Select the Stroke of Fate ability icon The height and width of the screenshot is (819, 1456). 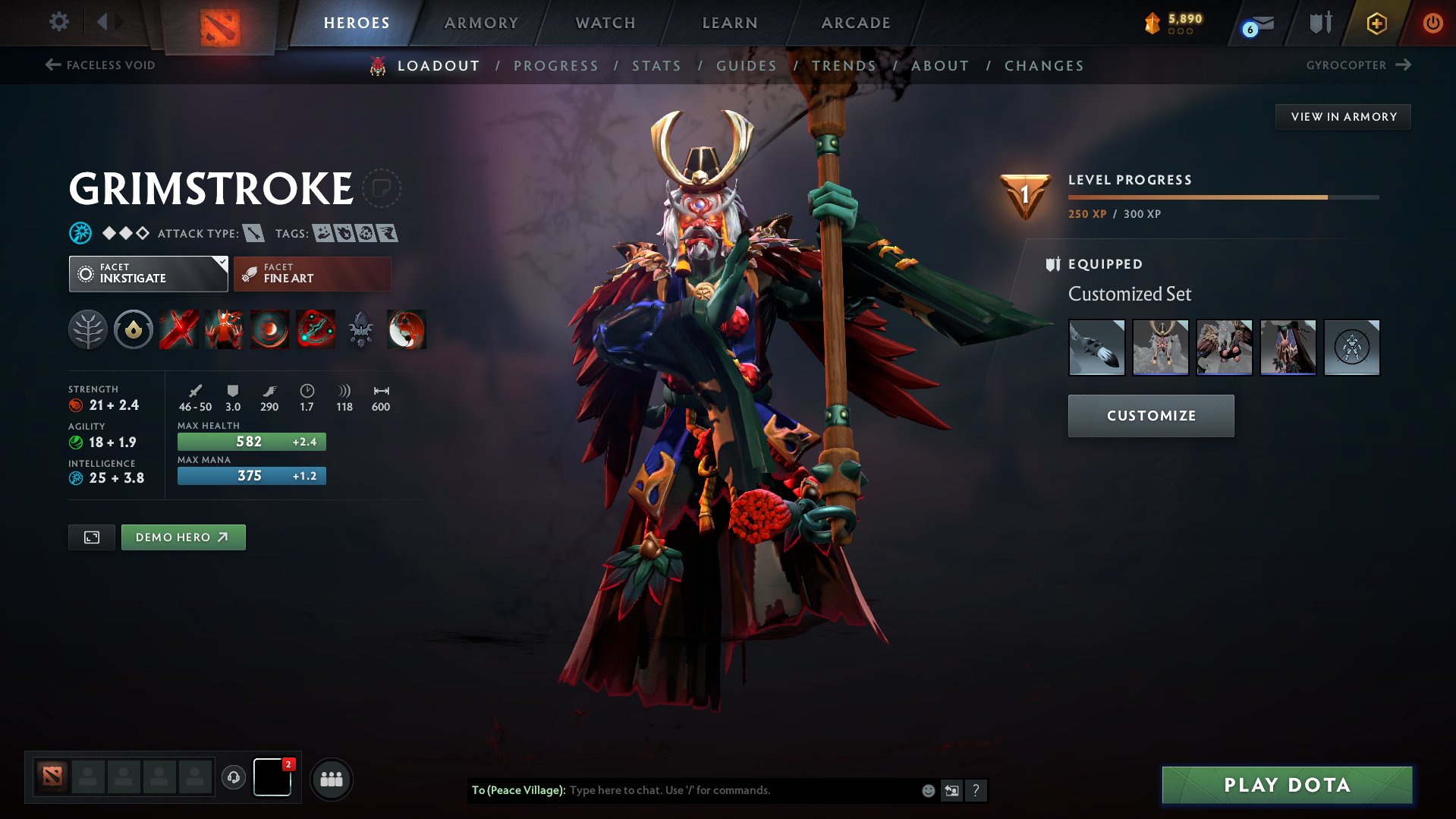[178, 329]
